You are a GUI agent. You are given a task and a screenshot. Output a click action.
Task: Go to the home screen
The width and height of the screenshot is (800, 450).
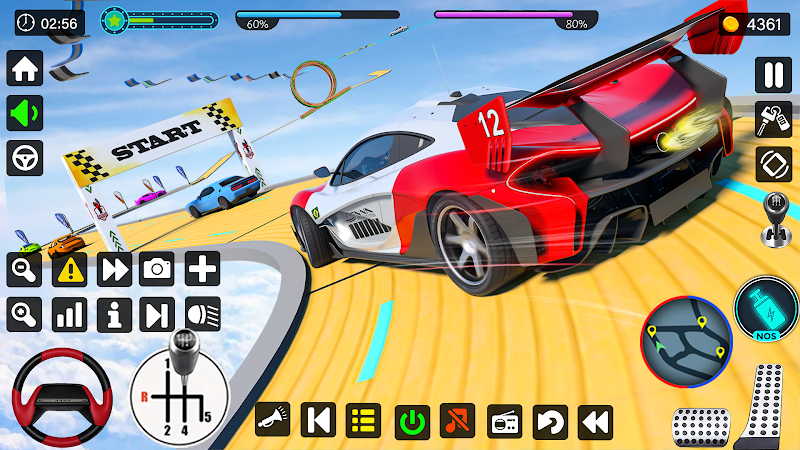coord(24,69)
